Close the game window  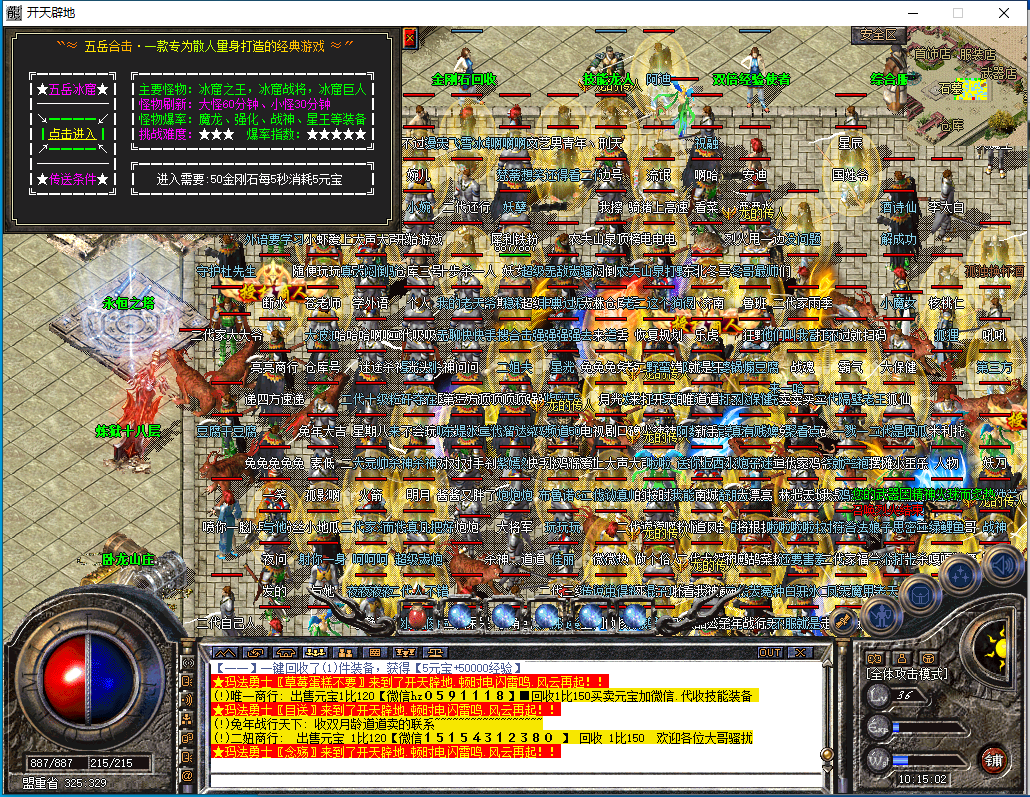[x=1003, y=13]
